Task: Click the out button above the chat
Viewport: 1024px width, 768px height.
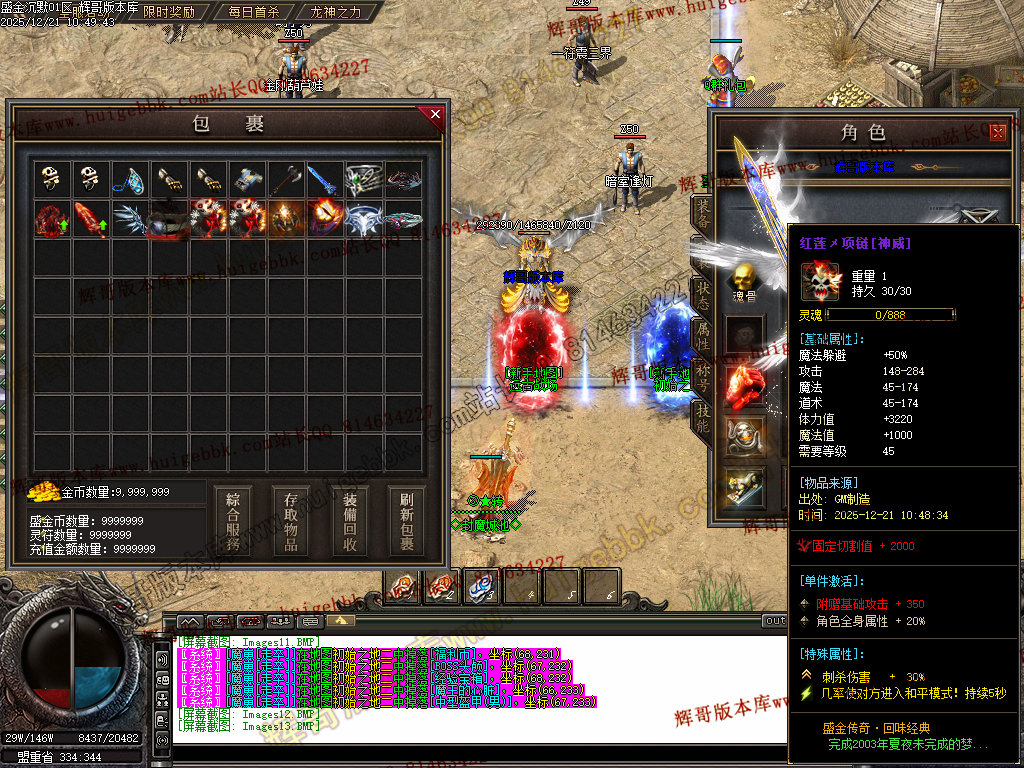Action: pos(774,621)
